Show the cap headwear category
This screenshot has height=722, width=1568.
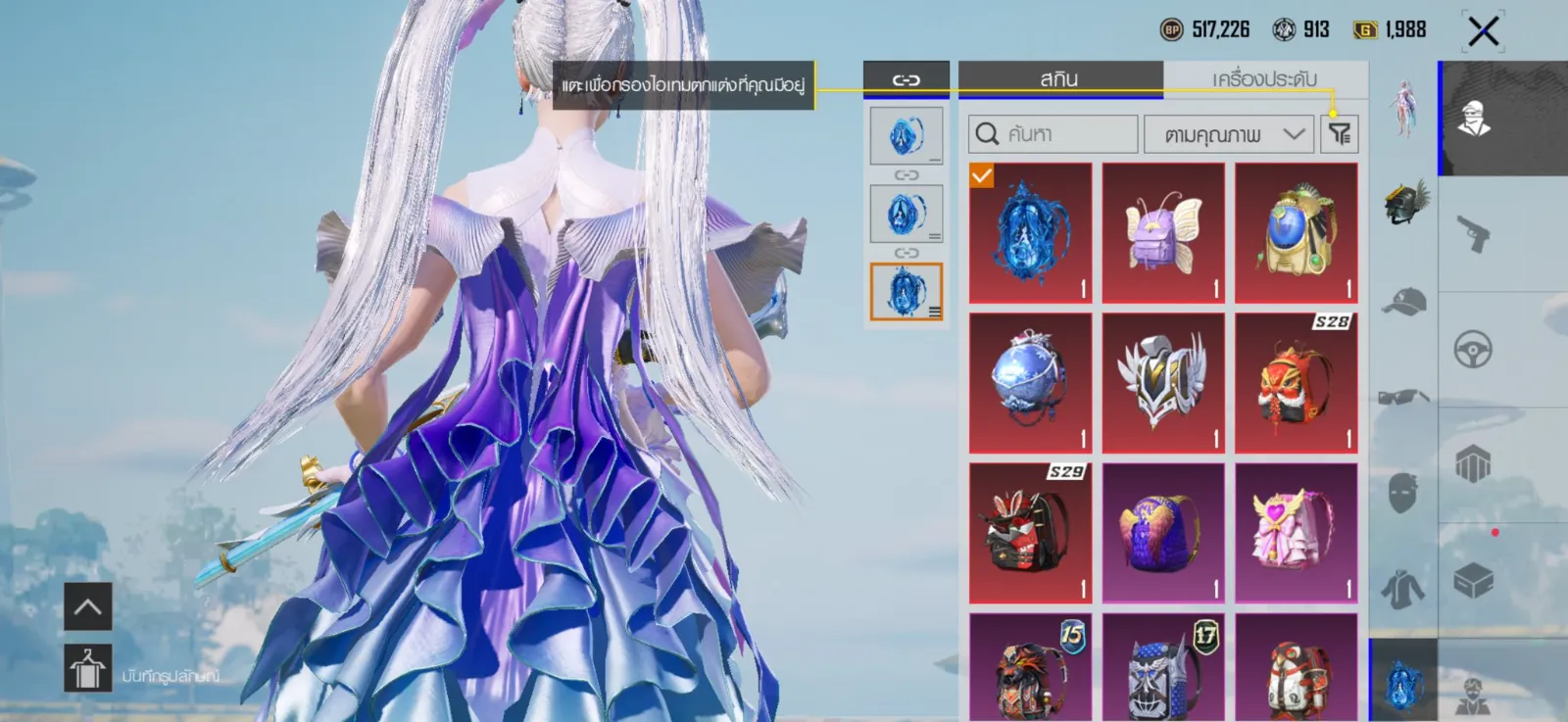pos(1403,300)
